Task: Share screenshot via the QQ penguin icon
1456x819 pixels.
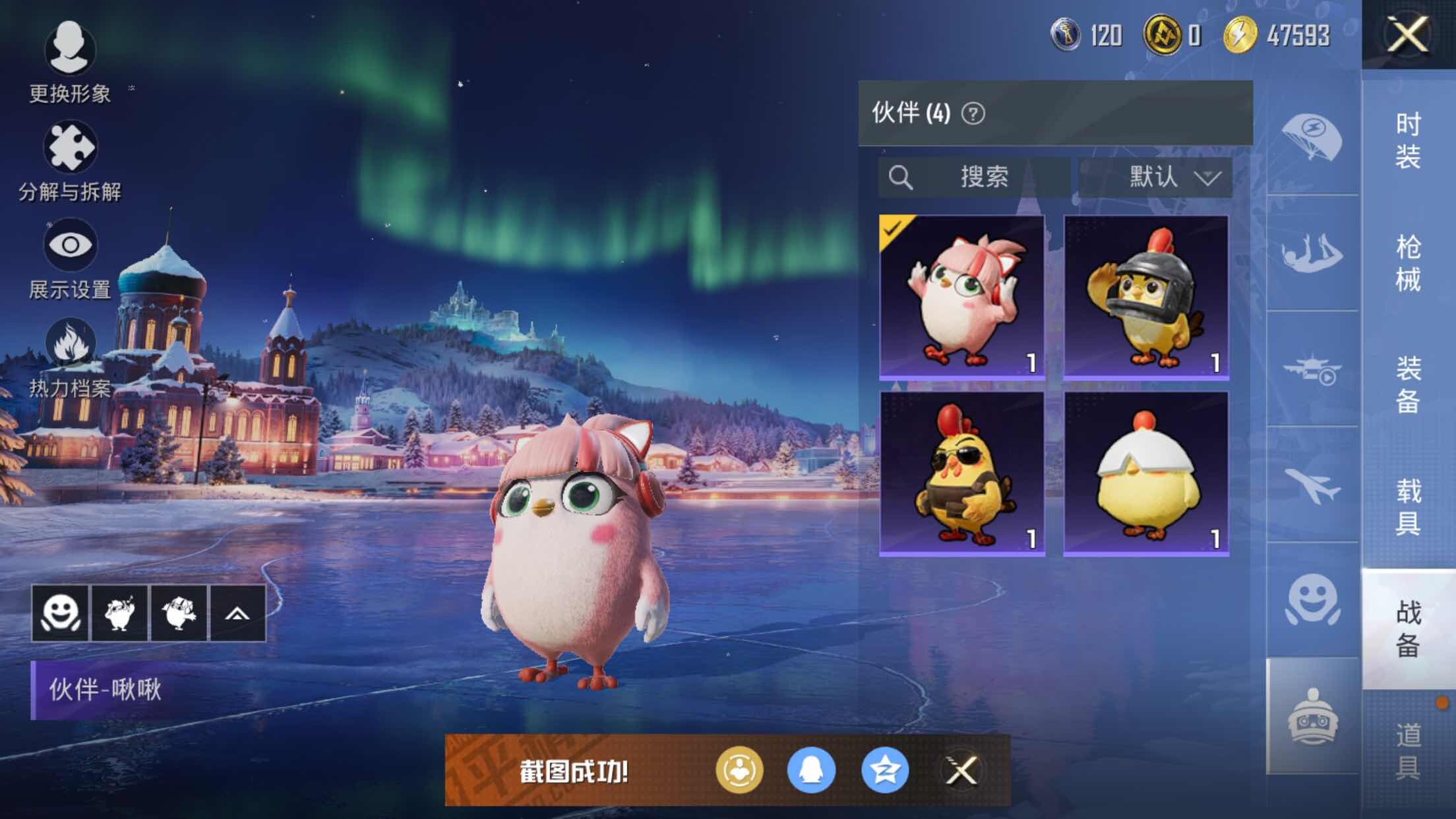Action: (811, 770)
